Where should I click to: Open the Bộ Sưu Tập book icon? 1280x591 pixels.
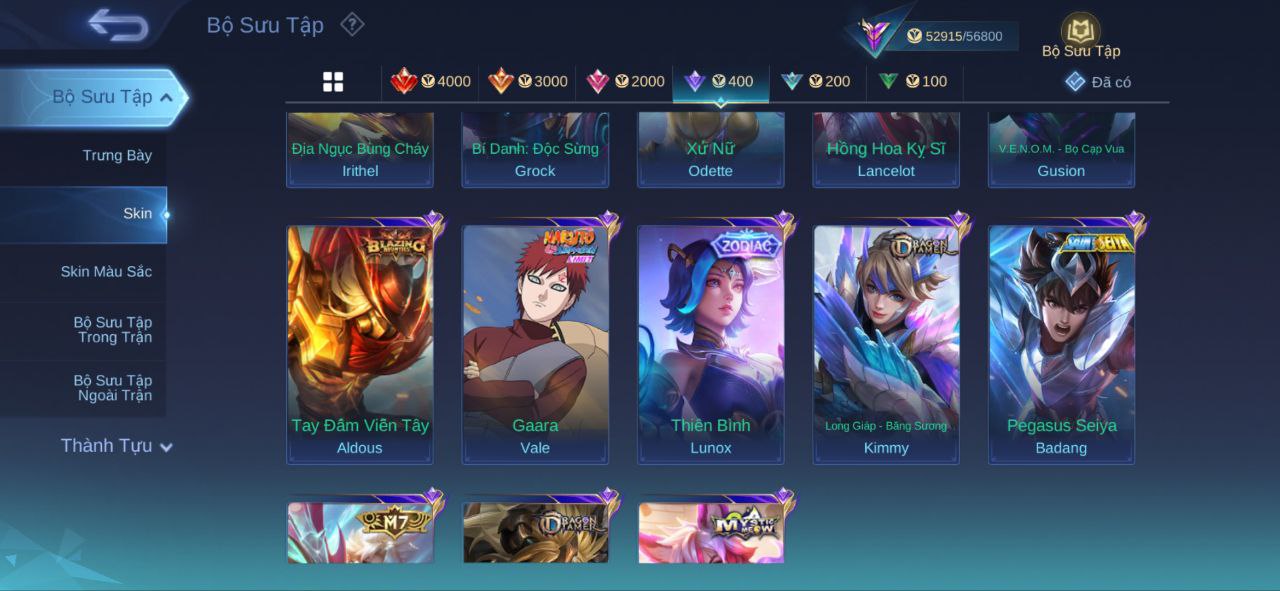[x=1080, y=33]
